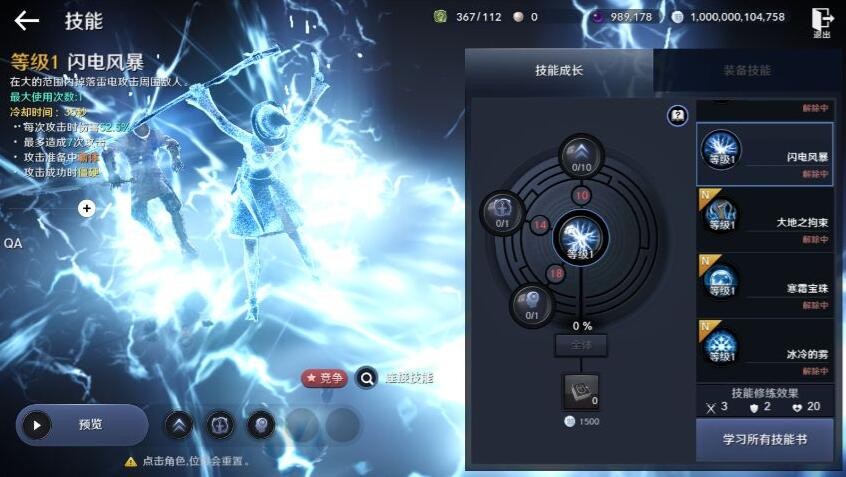Expand skill details with the plus icon
Image resolution: width=846 pixels, height=477 pixels.
(87, 208)
